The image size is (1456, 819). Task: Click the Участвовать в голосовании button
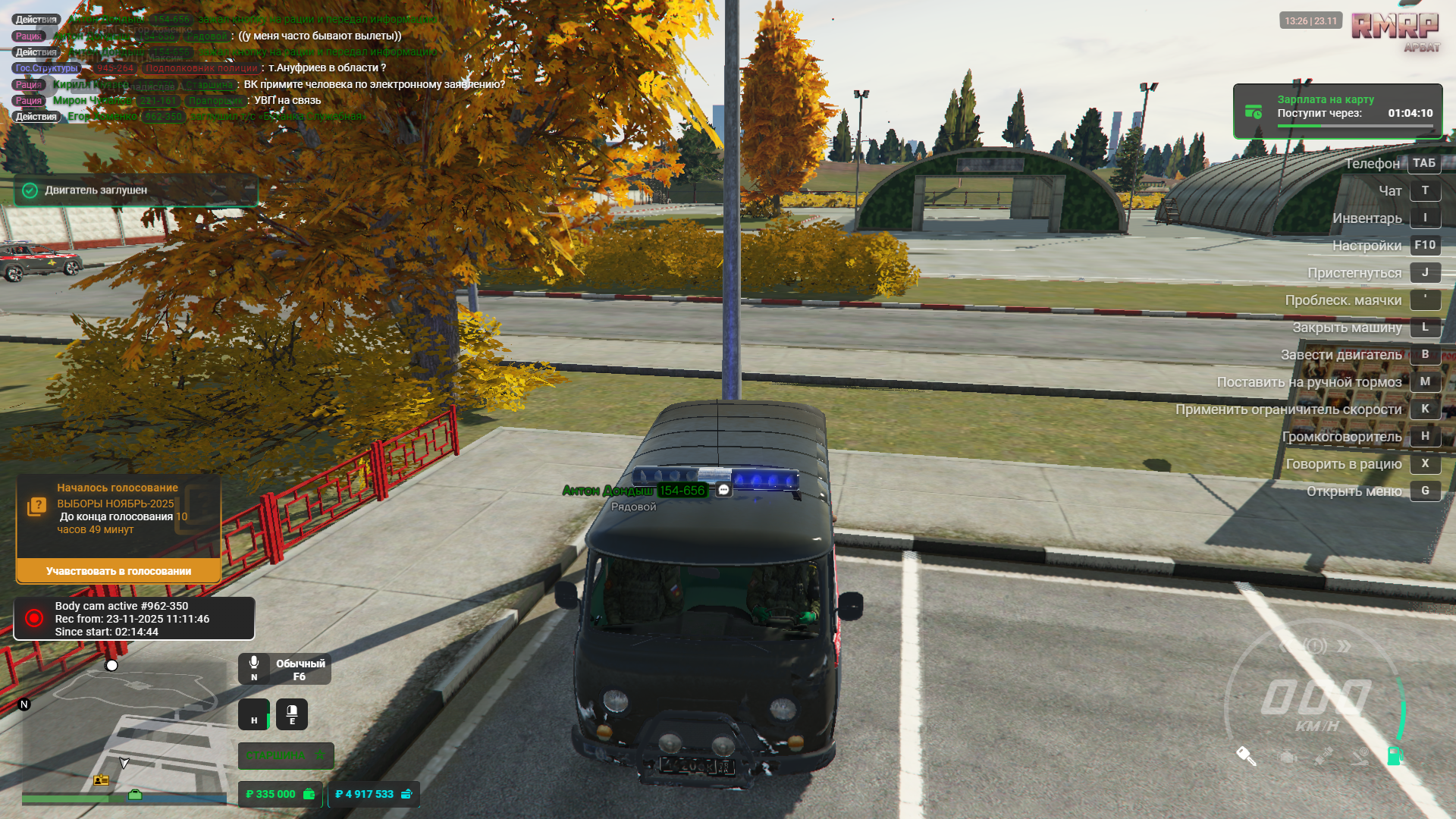pos(121,571)
